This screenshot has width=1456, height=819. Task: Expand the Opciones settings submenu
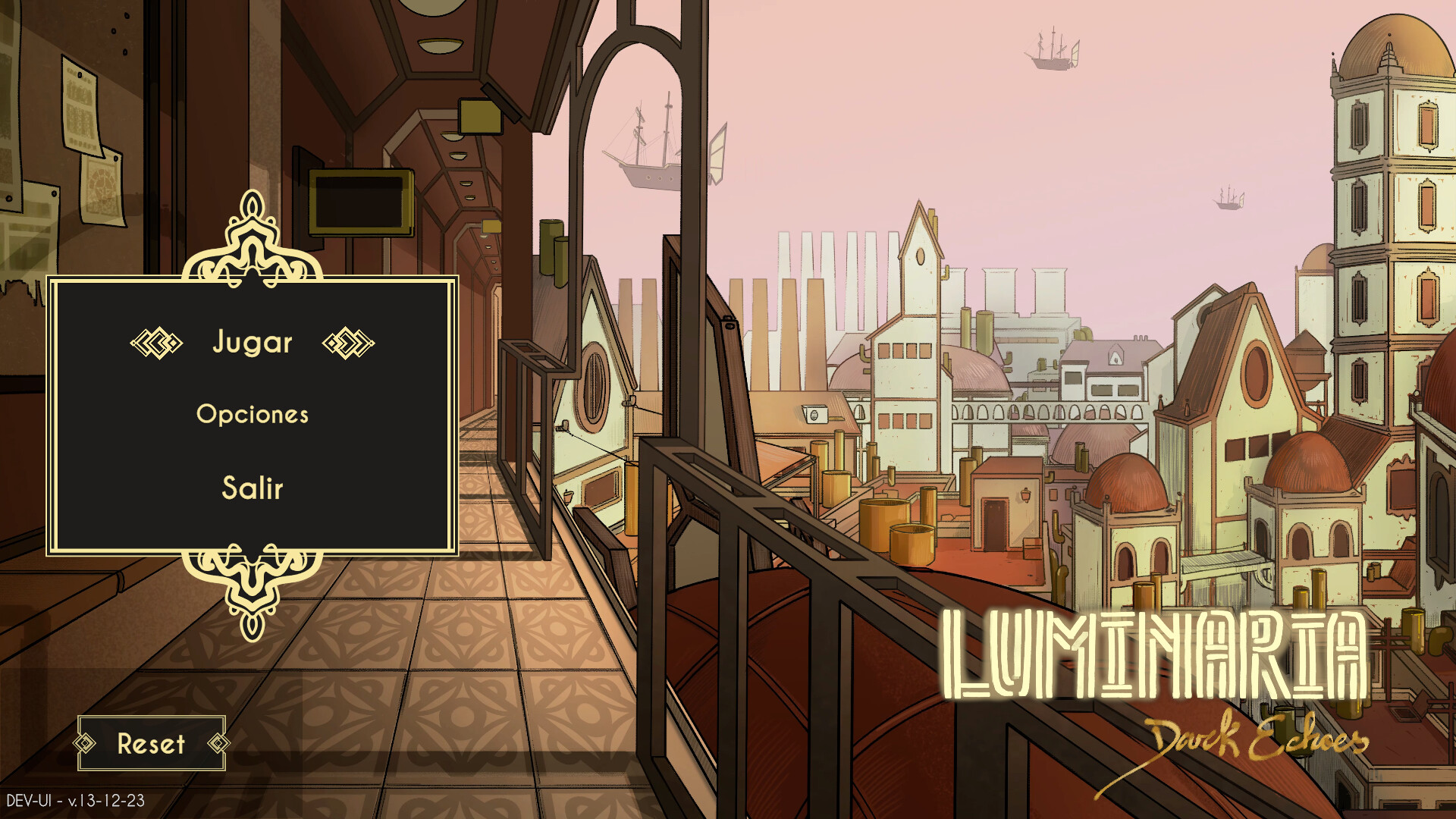(253, 415)
